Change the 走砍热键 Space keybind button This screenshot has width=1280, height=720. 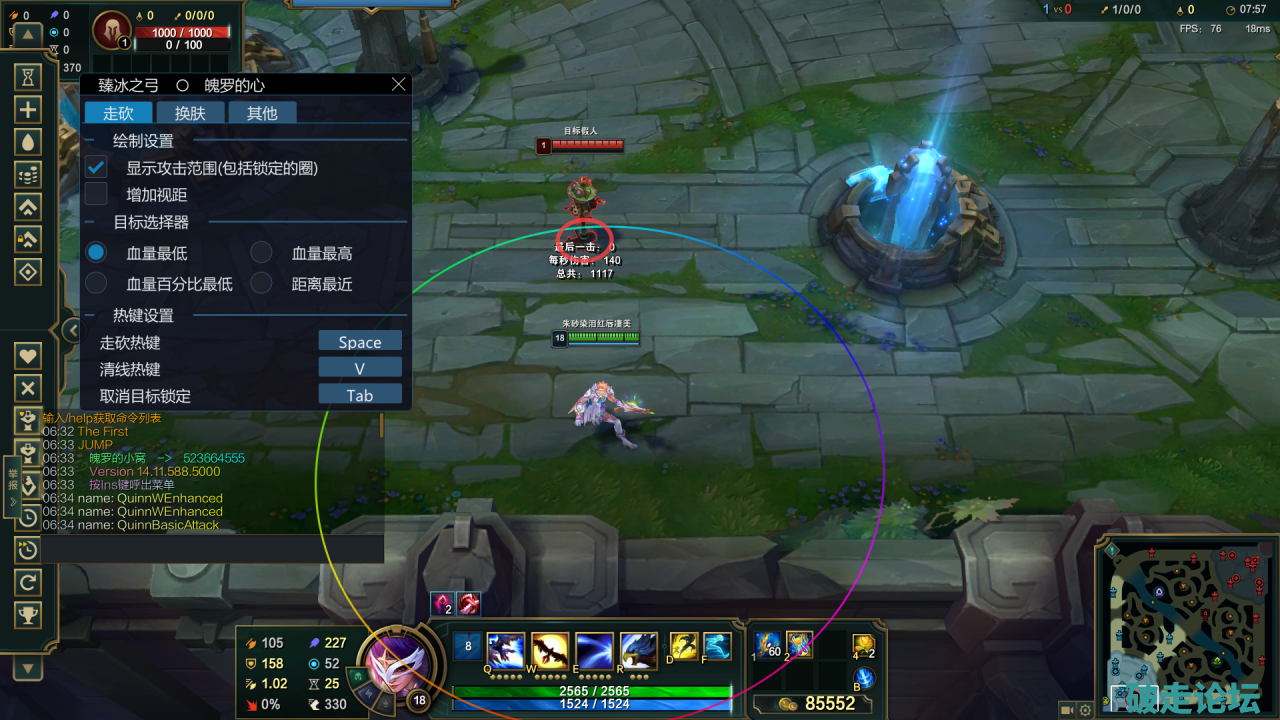(360, 342)
